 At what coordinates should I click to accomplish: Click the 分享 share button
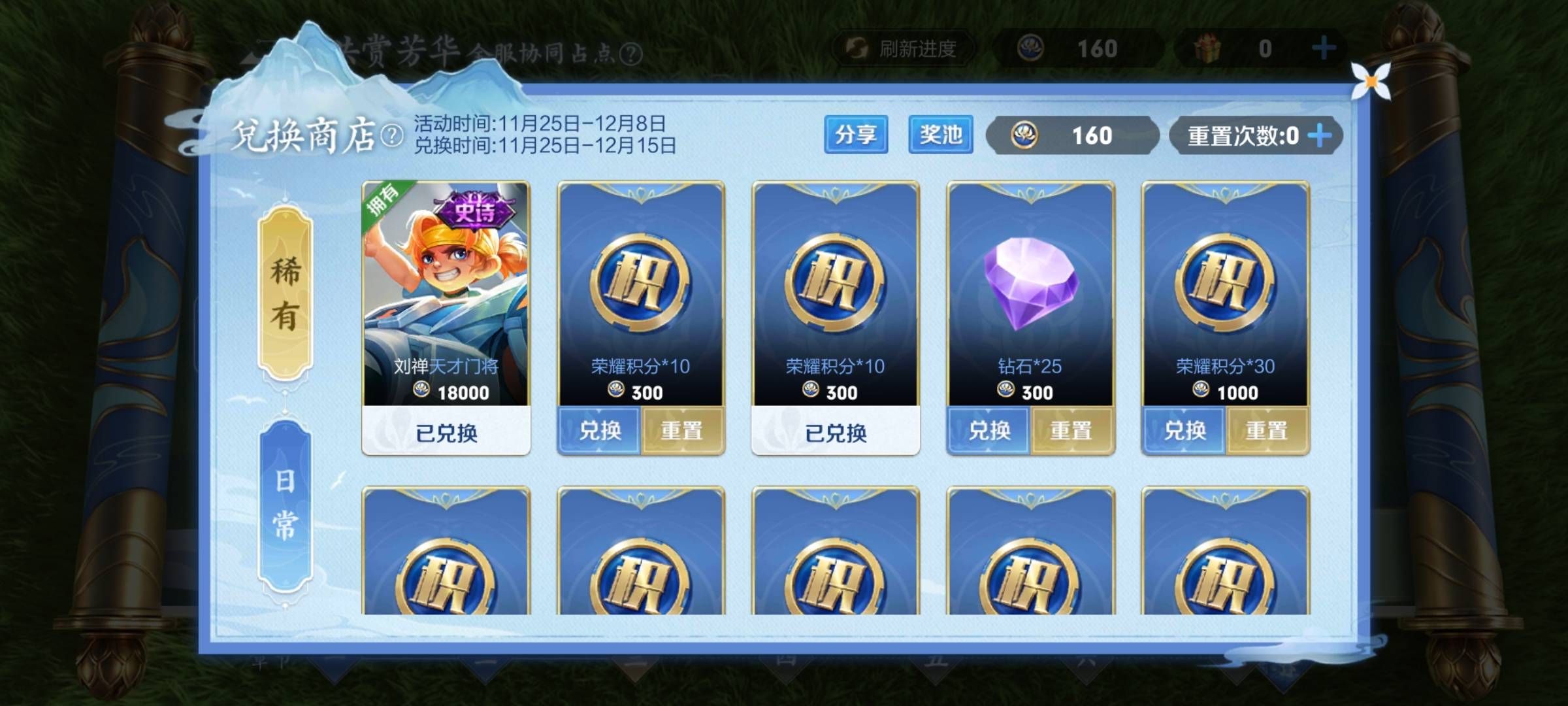click(856, 135)
